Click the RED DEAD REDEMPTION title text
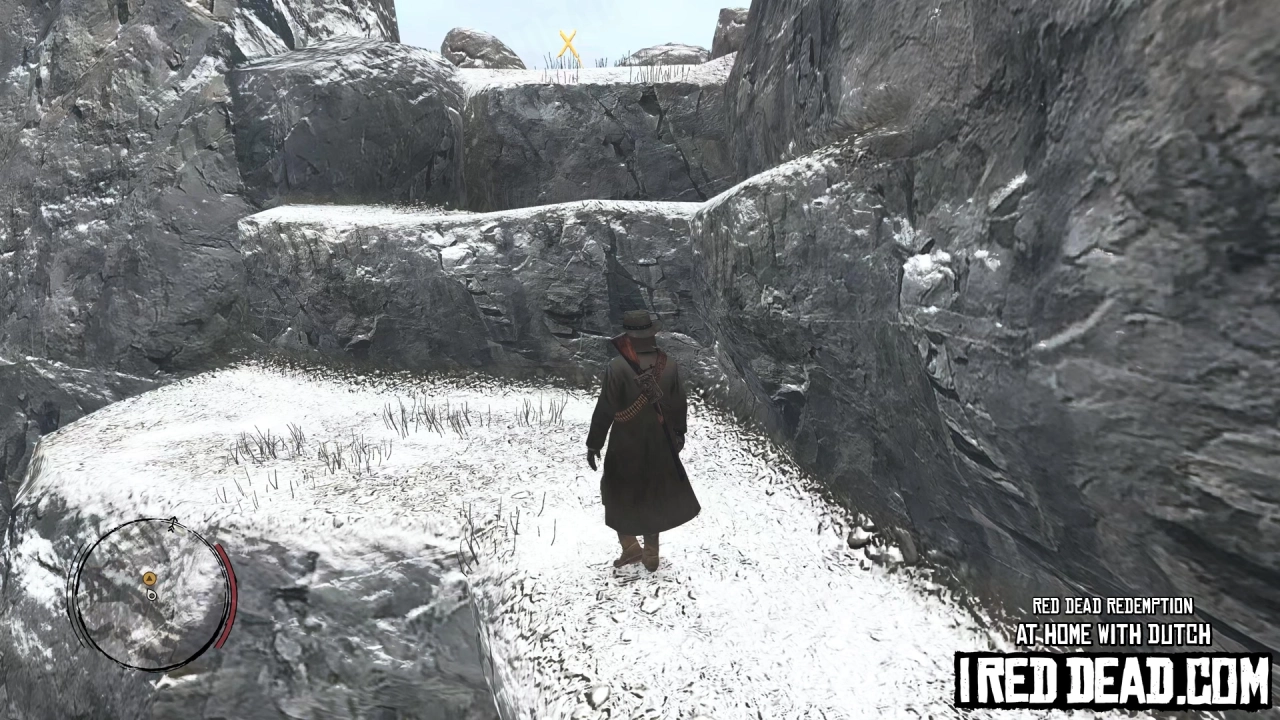 1113,606
